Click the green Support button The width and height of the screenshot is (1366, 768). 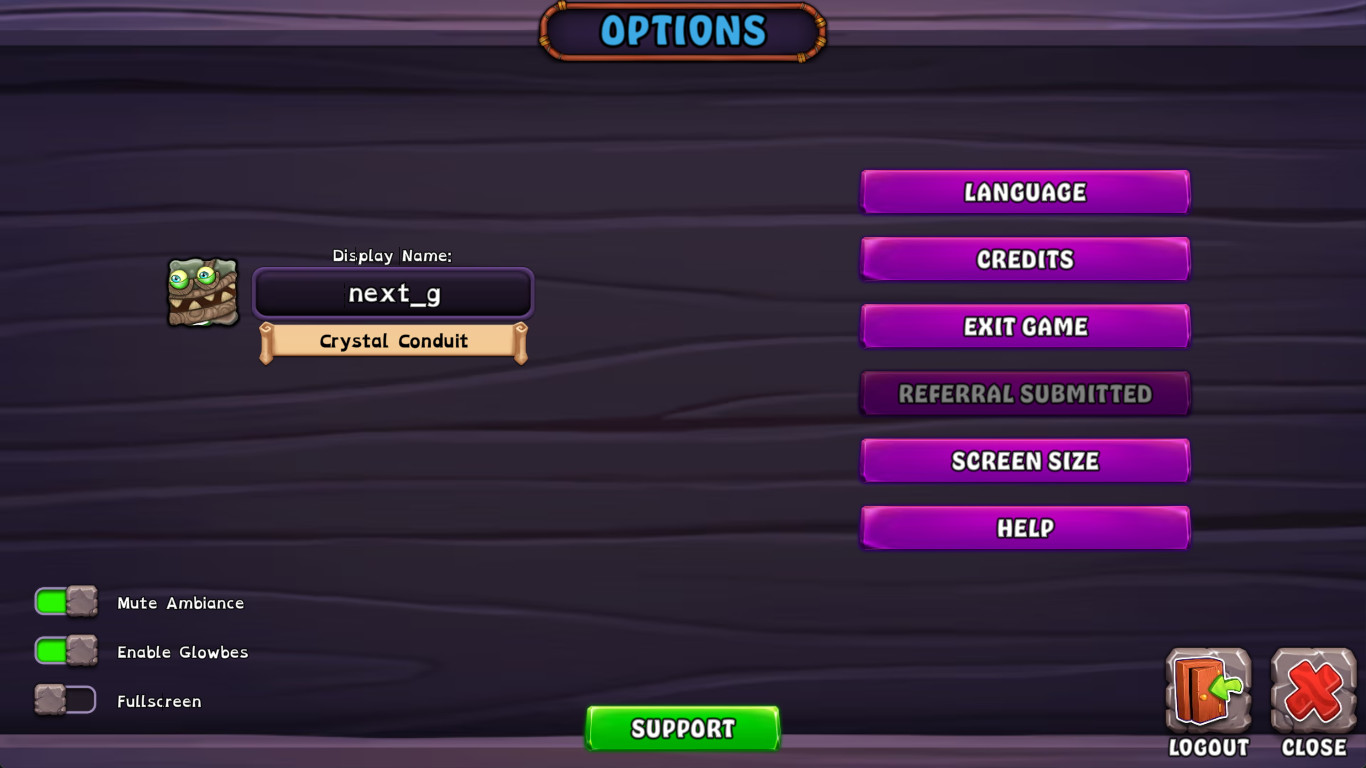(683, 728)
